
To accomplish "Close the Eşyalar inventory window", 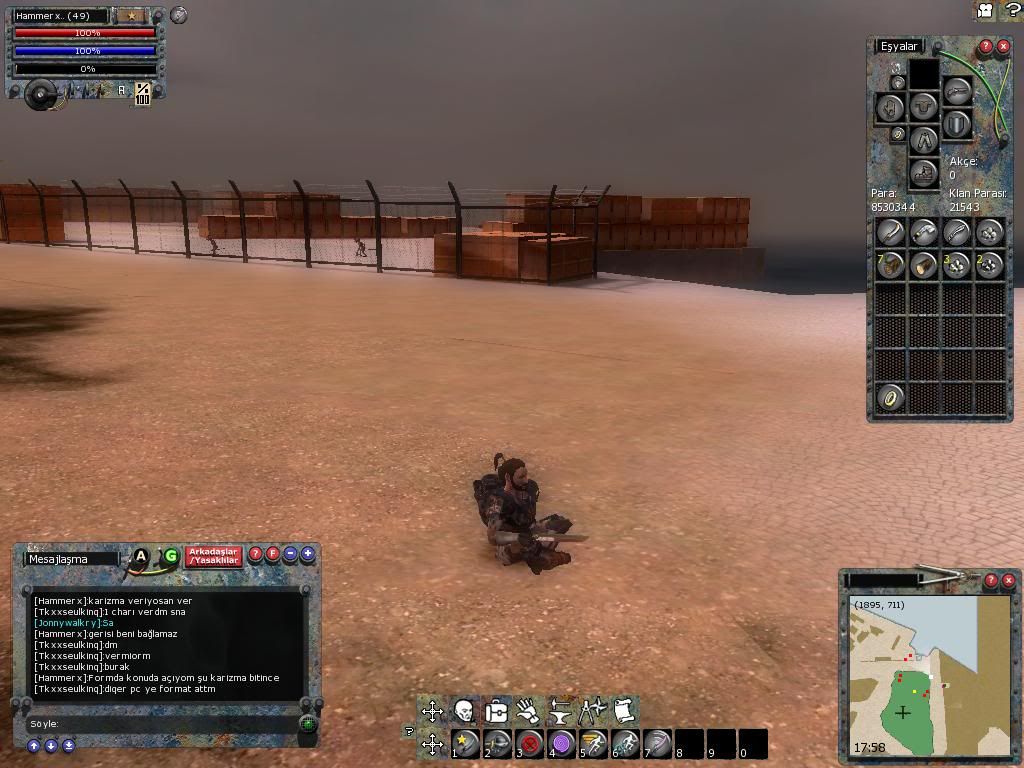I will [x=1003, y=46].
